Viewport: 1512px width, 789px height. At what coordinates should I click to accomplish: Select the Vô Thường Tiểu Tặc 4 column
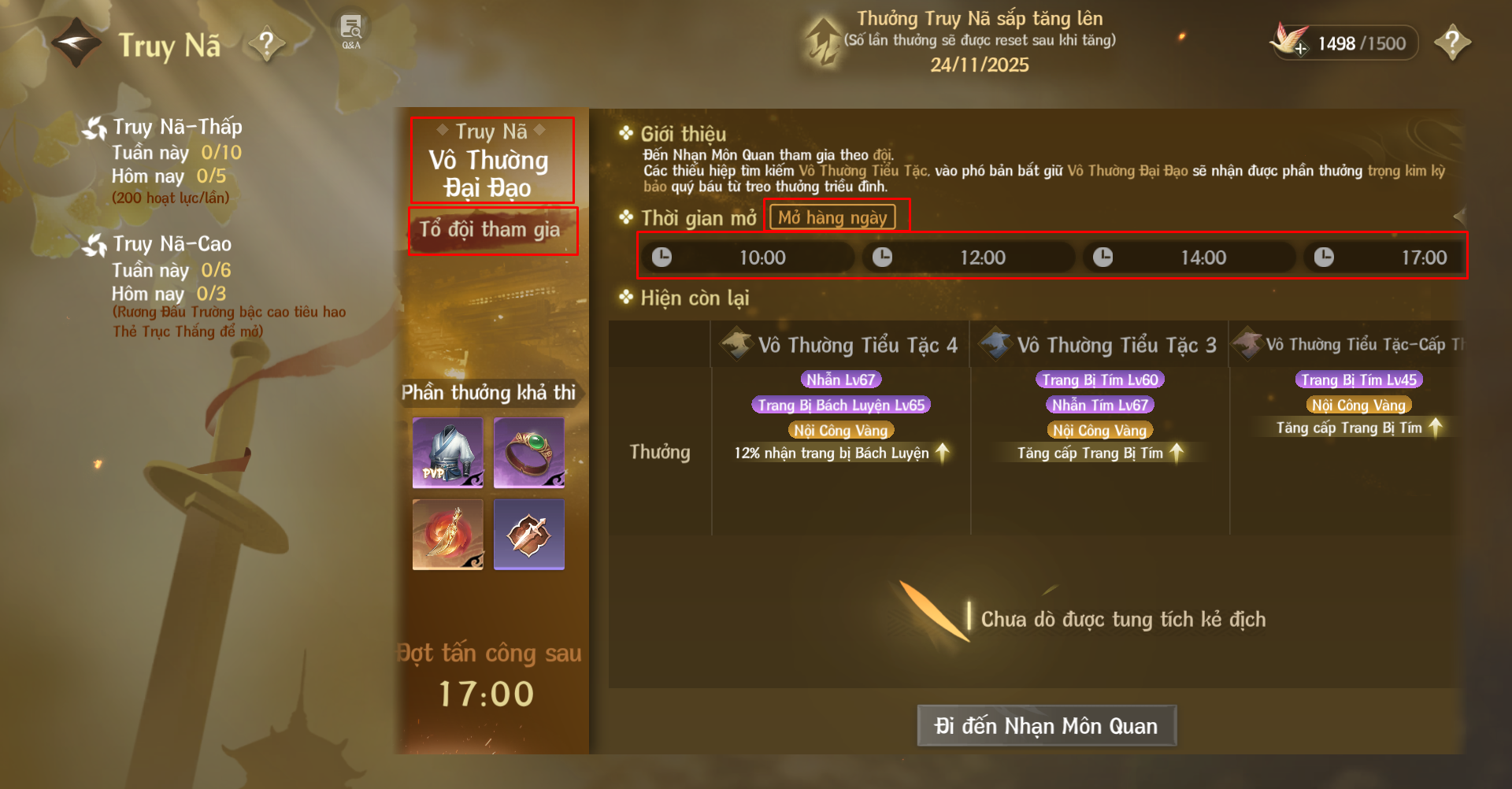tap(841, 345)
